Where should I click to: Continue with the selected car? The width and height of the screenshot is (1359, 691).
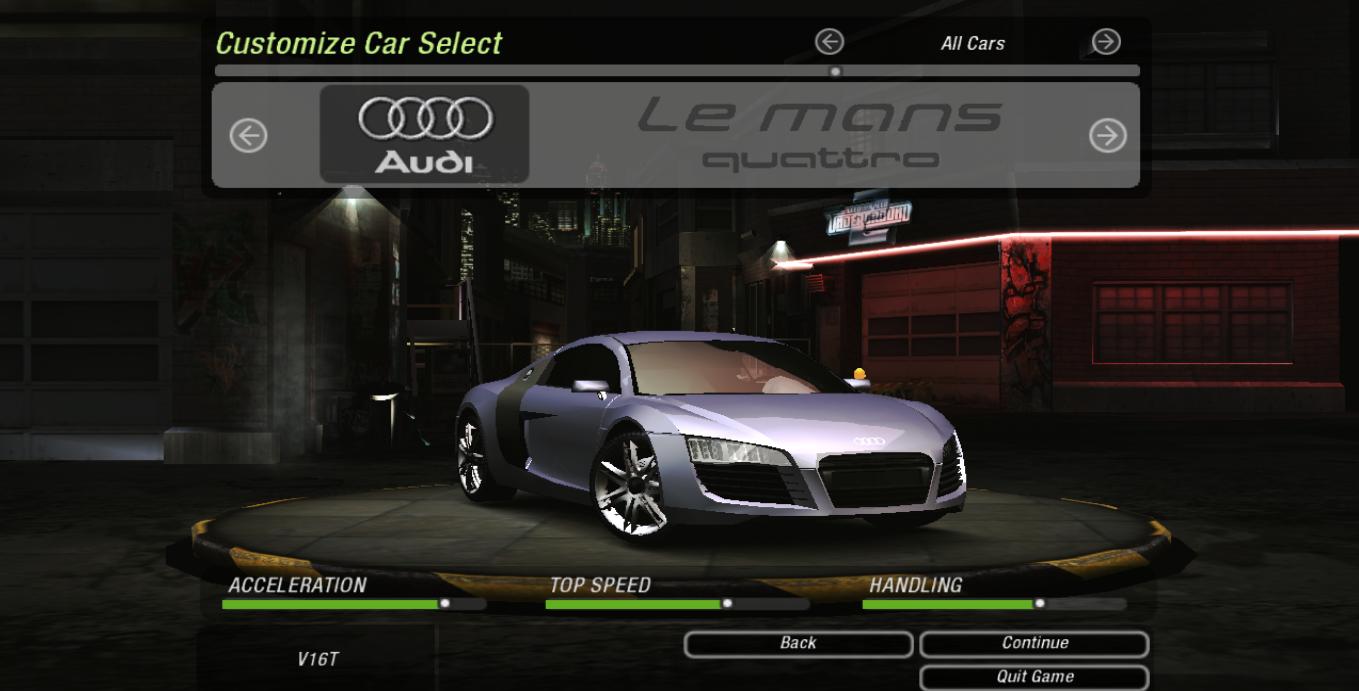point(1034,644)
